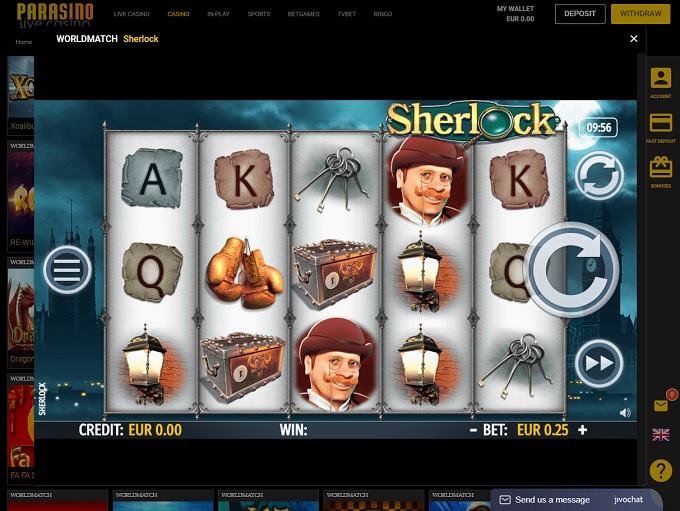Close the Sherlock game window

633,39
